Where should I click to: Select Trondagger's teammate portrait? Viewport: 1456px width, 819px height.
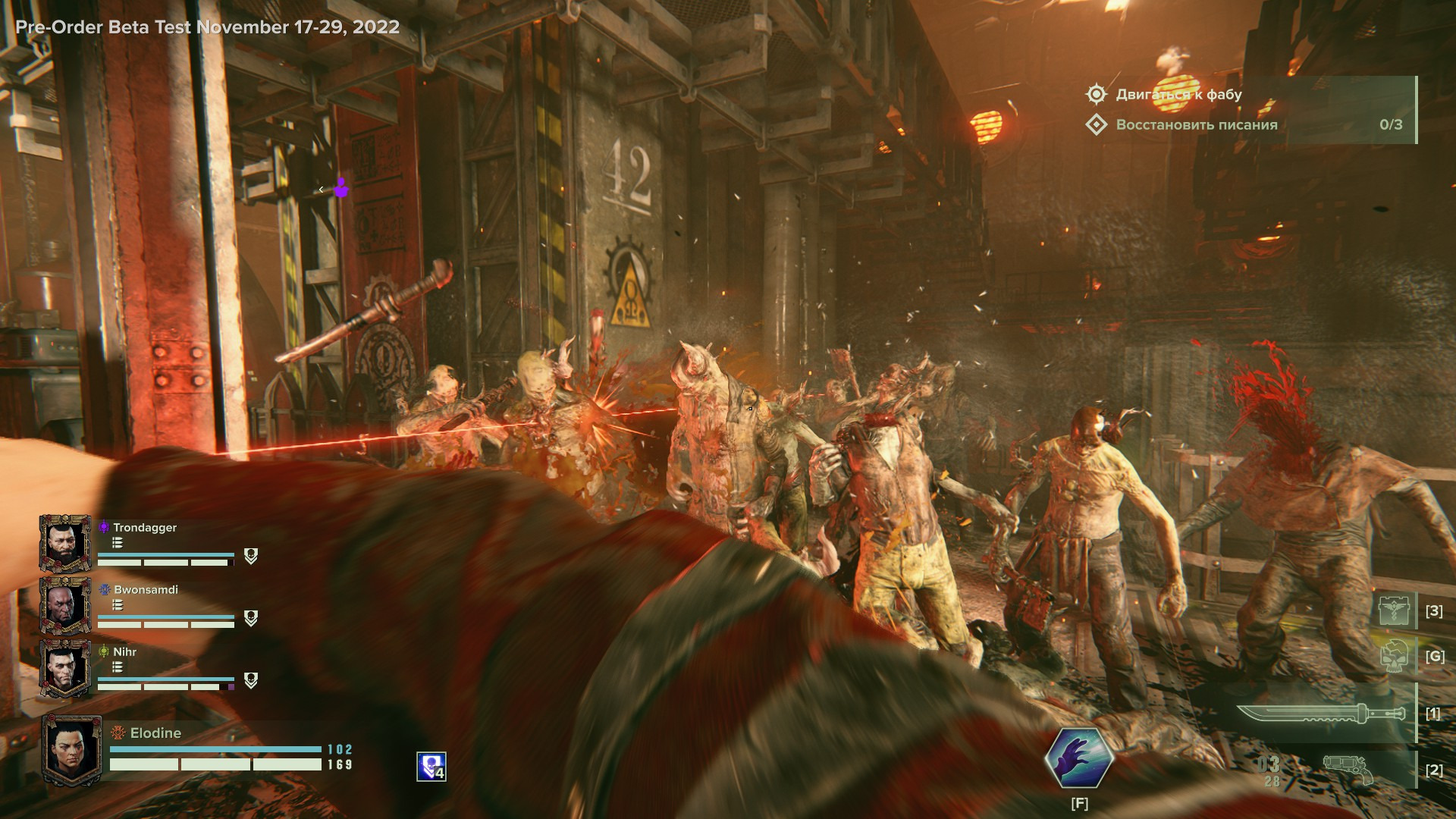click(x=65, y=543)
